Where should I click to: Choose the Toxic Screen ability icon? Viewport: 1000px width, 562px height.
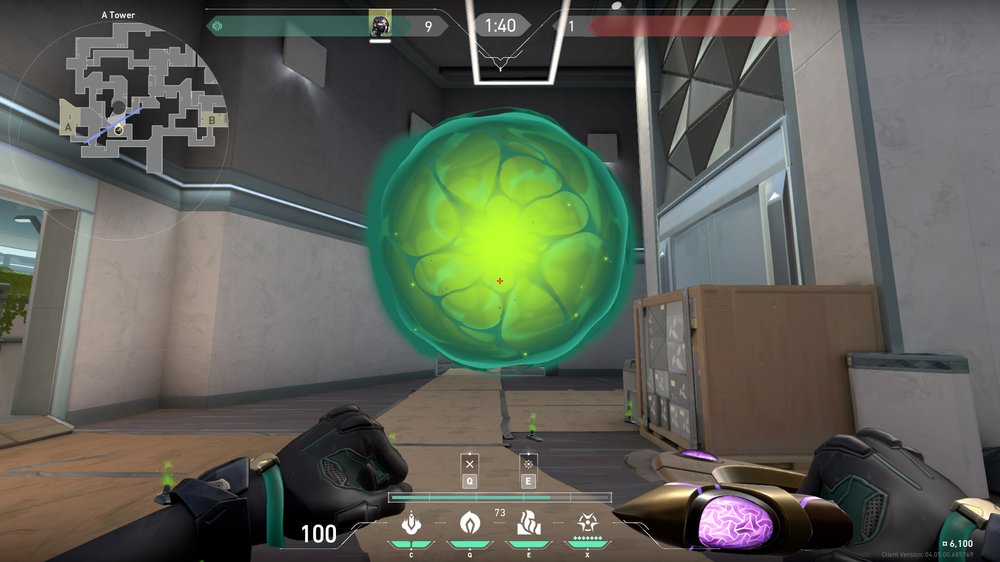tap(526, 522)
